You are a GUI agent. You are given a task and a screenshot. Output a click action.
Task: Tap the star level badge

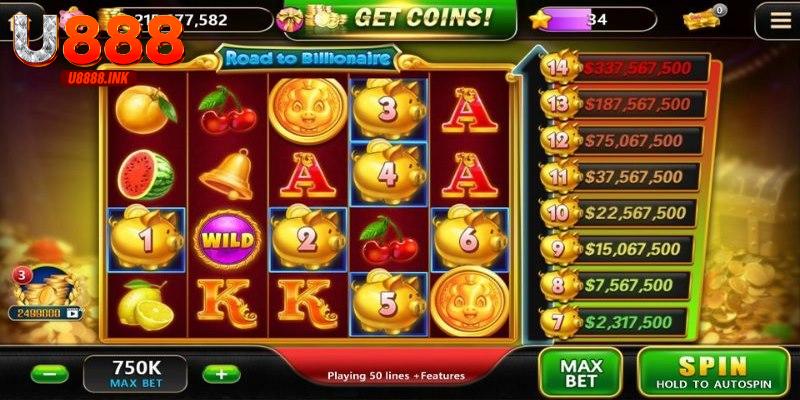541,19
